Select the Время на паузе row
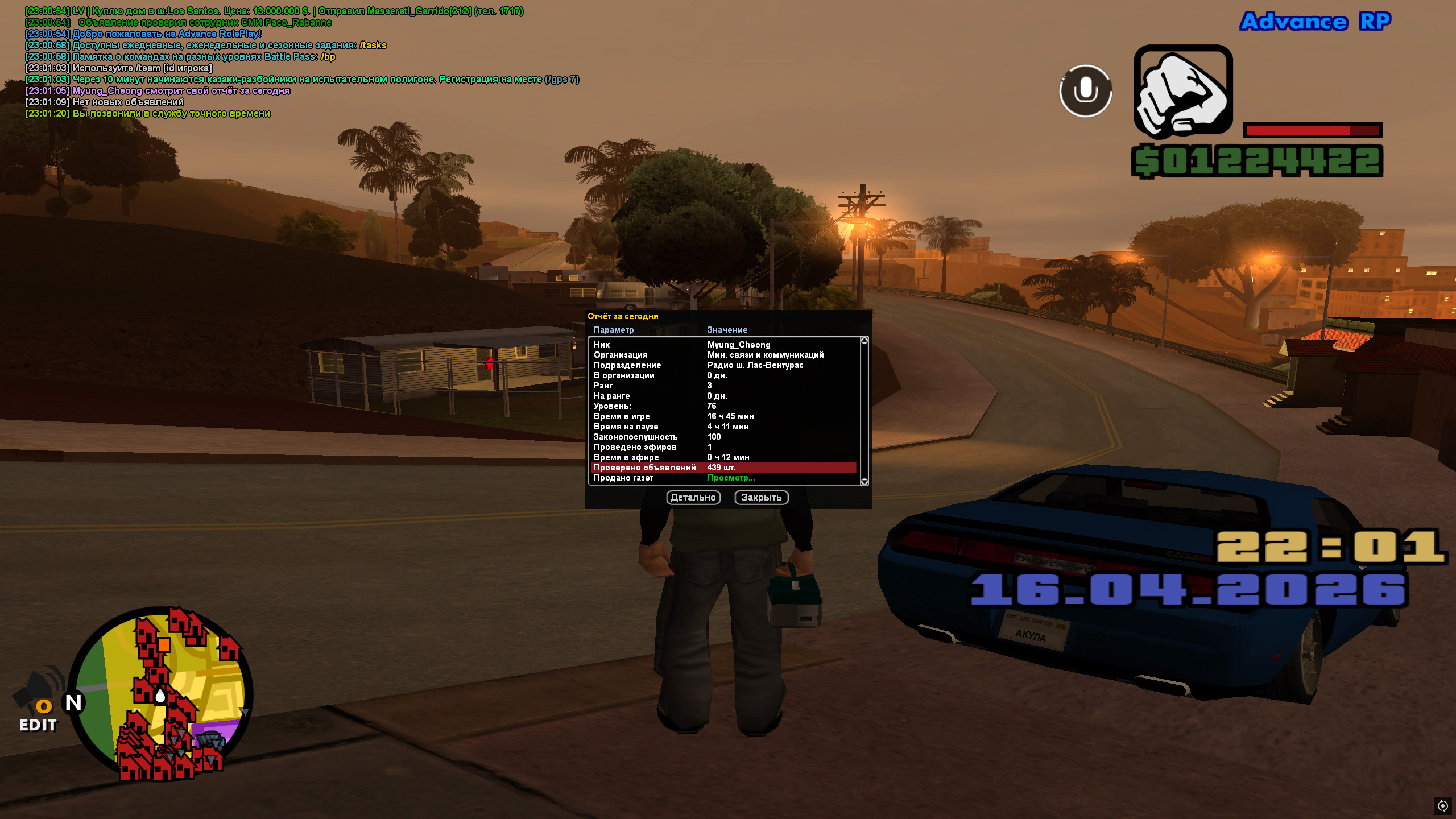The height and width of the screenshot is (819, 1456). click(x=723, y=427)
